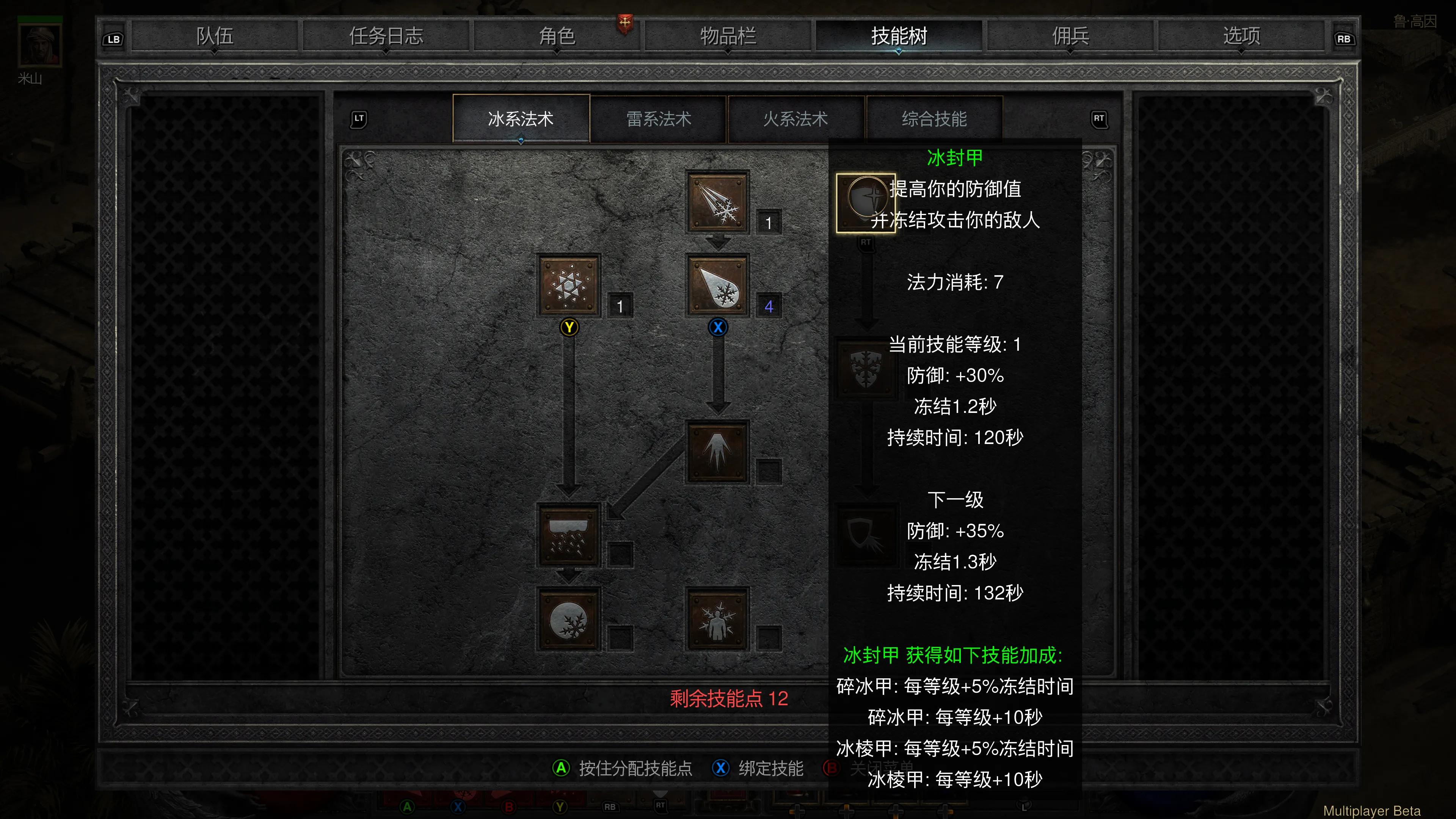
Task: Select the Shiver Armor shield icon
Action: (865, 370)
